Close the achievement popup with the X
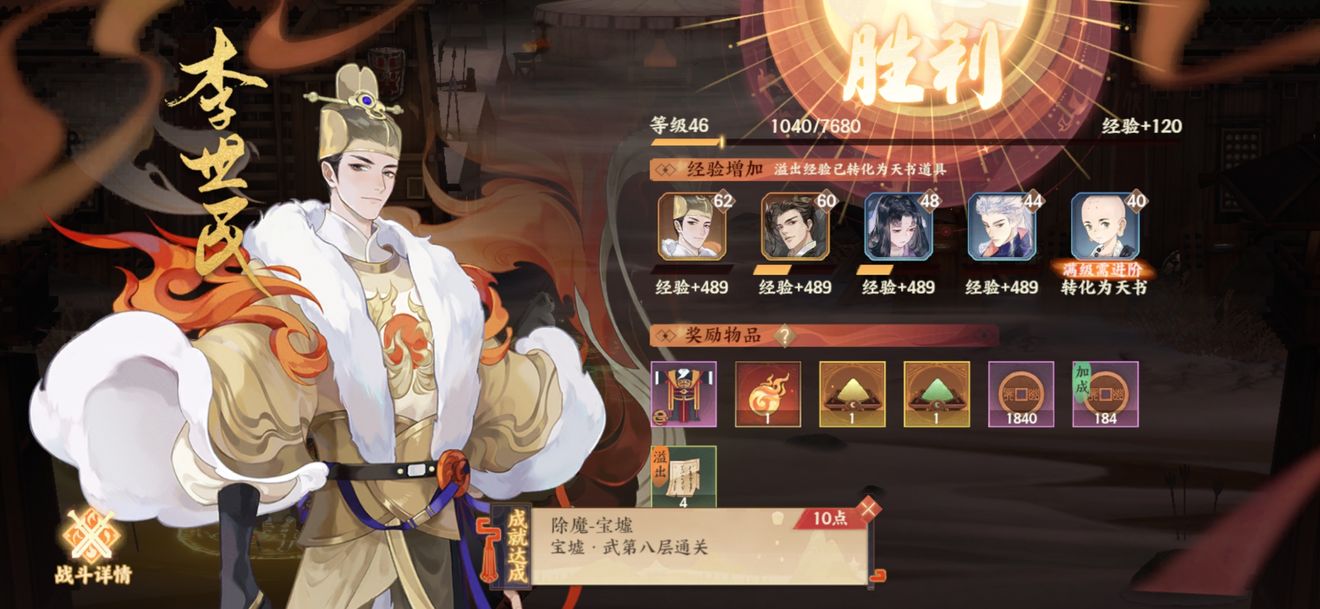Viewport: 1320px width, 609px height. click(x=870, y=508)
